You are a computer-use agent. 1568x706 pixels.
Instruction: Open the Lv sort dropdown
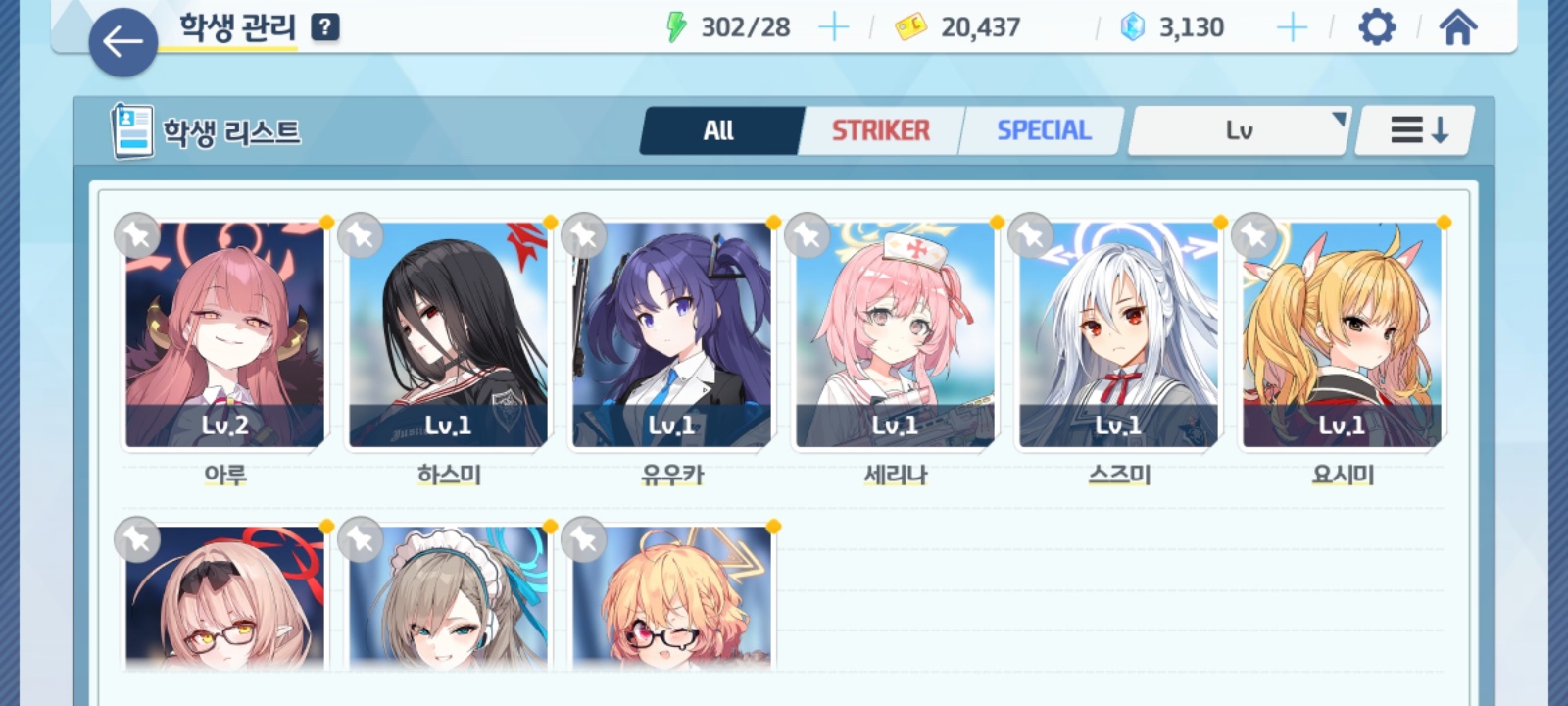pos(1240,130)
